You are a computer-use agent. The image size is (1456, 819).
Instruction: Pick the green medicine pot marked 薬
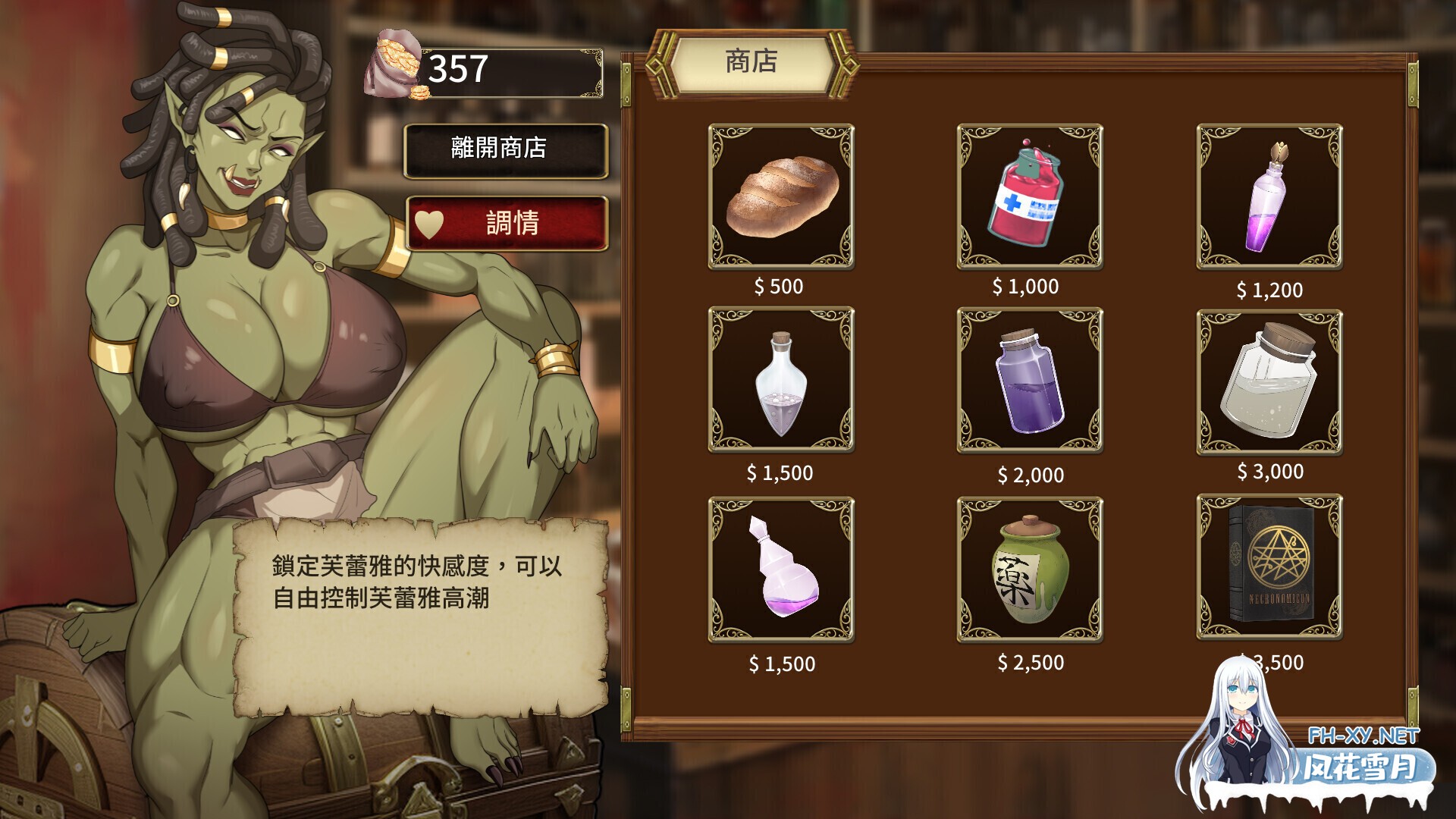click(1029, 569)
